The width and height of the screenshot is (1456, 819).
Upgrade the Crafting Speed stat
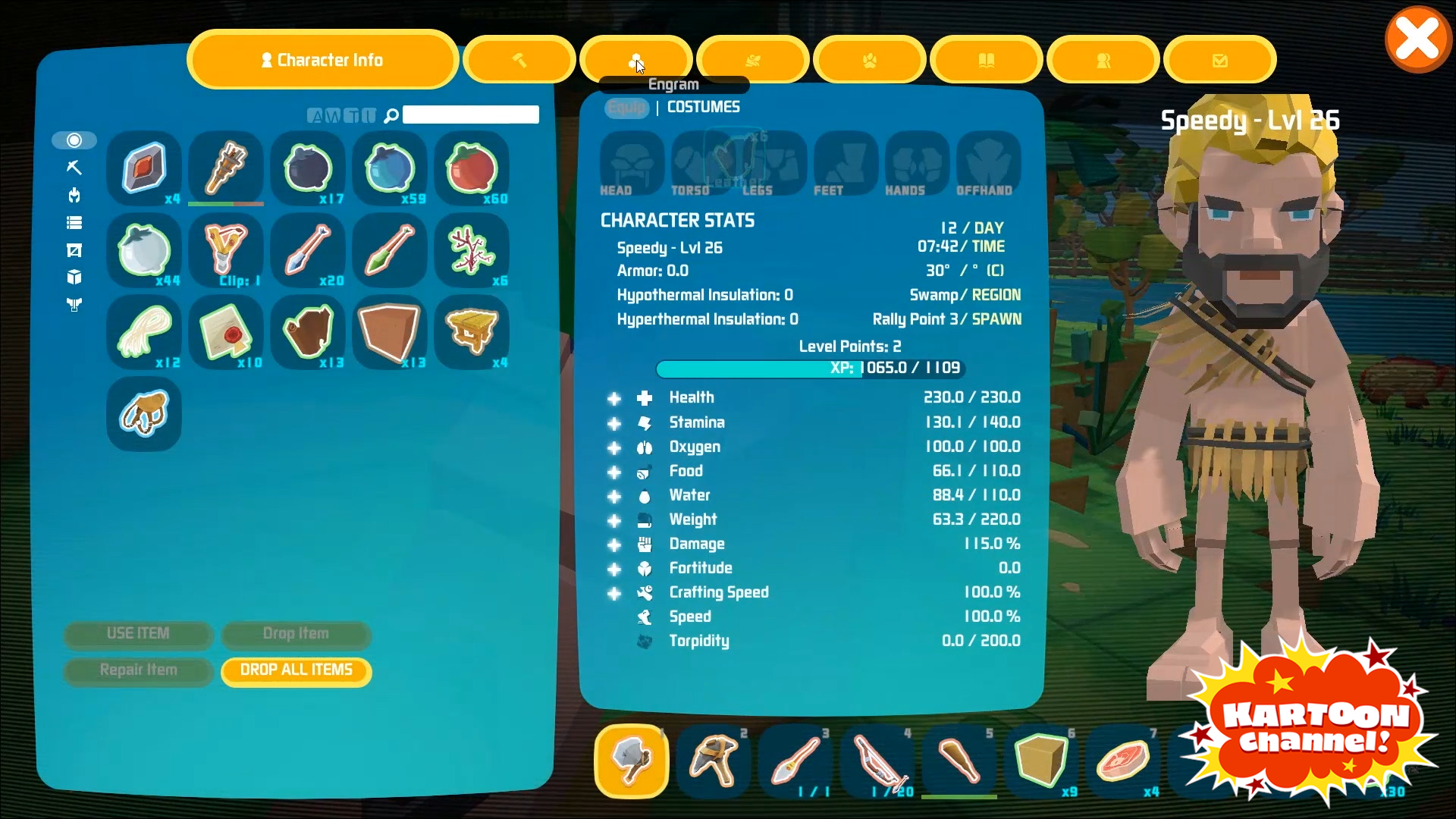[x=614, y=594]
